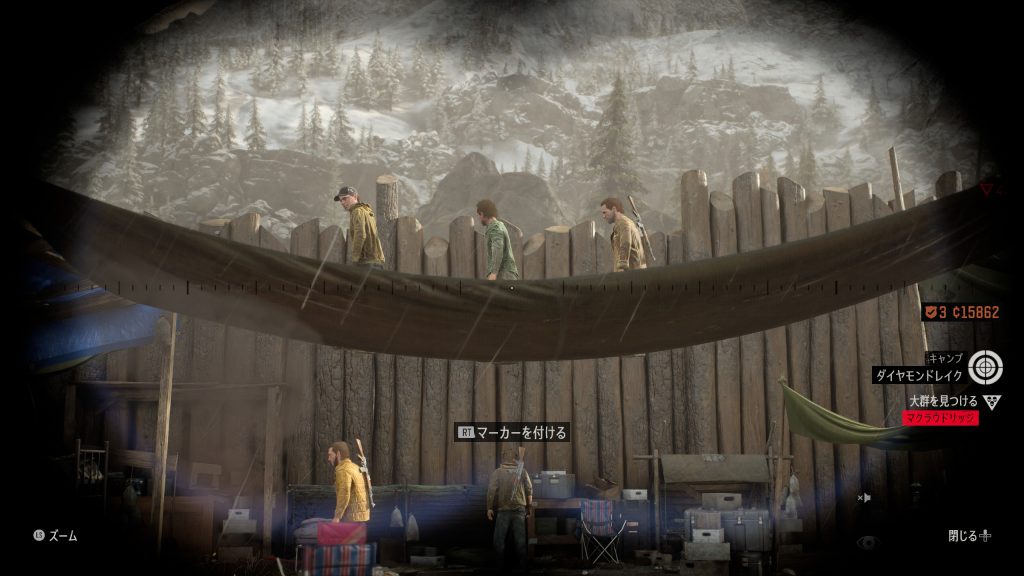Select the red マクラウドリッジ region tag
Screen dimensions: 1024x576
pos(940,418)
